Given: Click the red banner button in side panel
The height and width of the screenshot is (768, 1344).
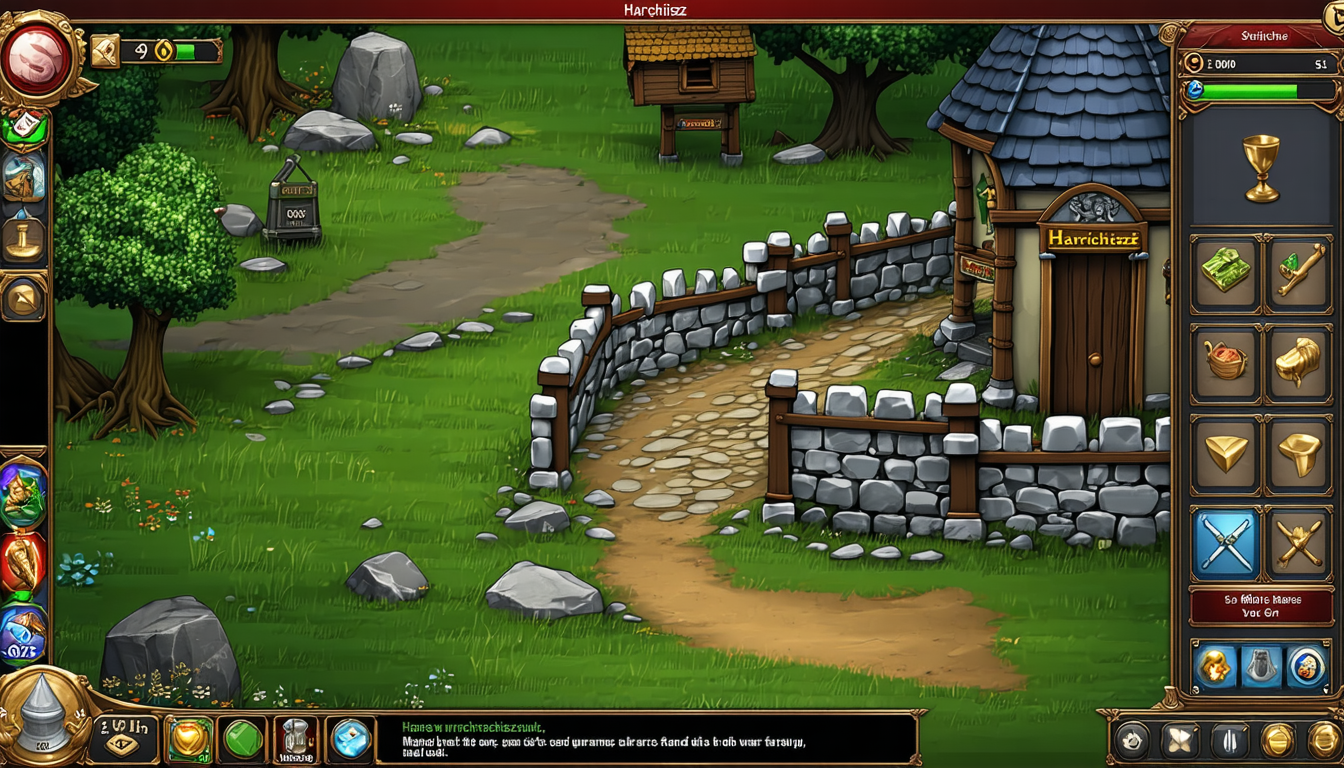Looking at the screenshot, I should click(x=1259, y=607).
